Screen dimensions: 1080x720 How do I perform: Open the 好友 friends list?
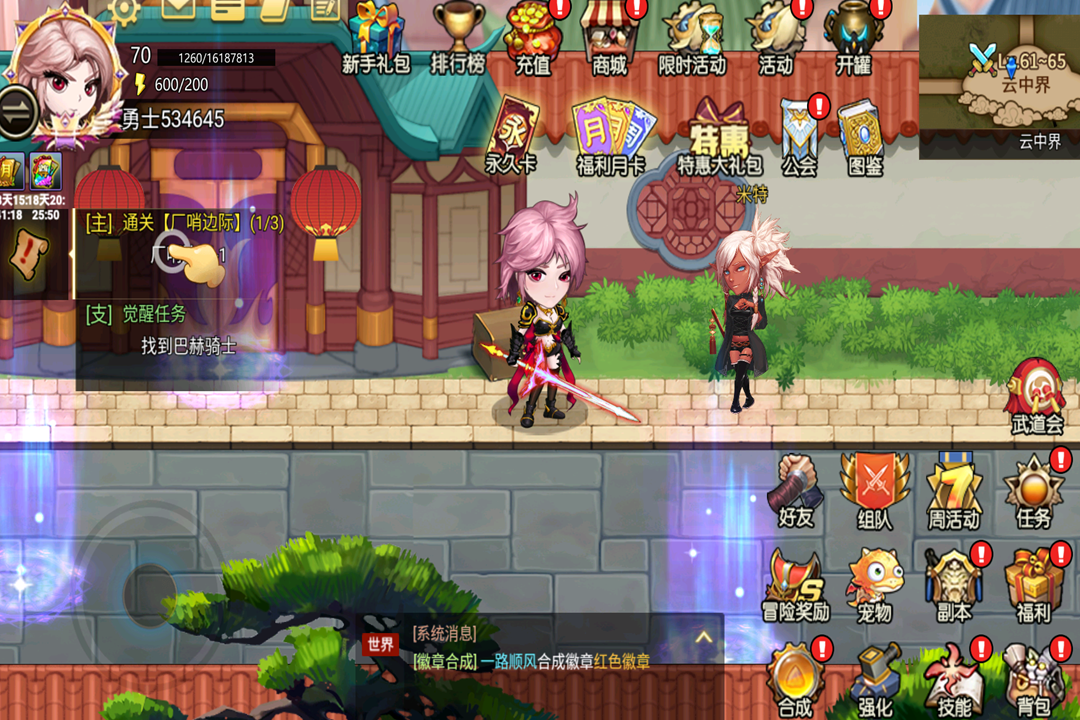[796, 490]
